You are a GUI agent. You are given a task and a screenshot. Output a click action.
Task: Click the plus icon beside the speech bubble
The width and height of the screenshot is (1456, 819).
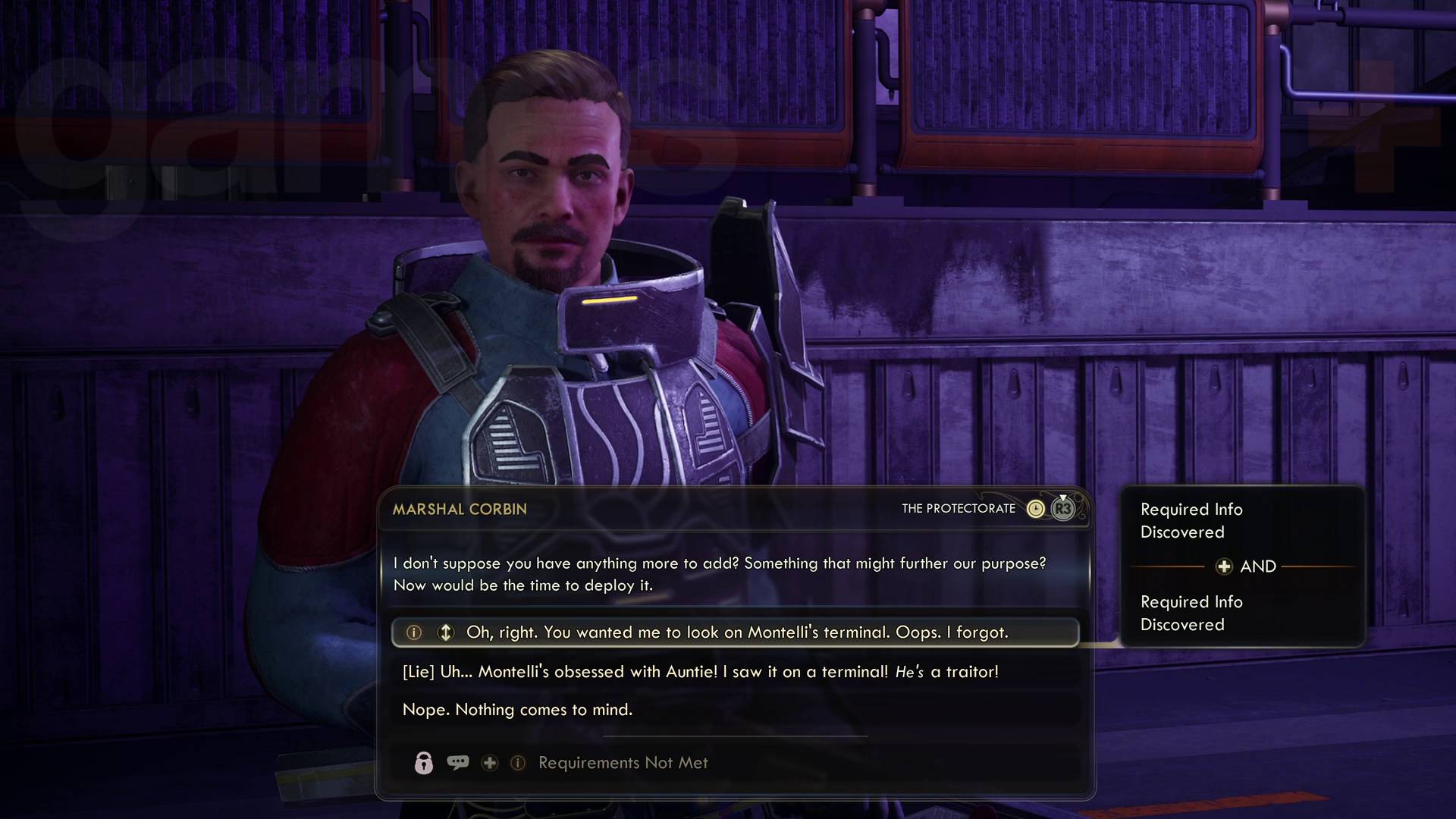click(x=490, y=764)
